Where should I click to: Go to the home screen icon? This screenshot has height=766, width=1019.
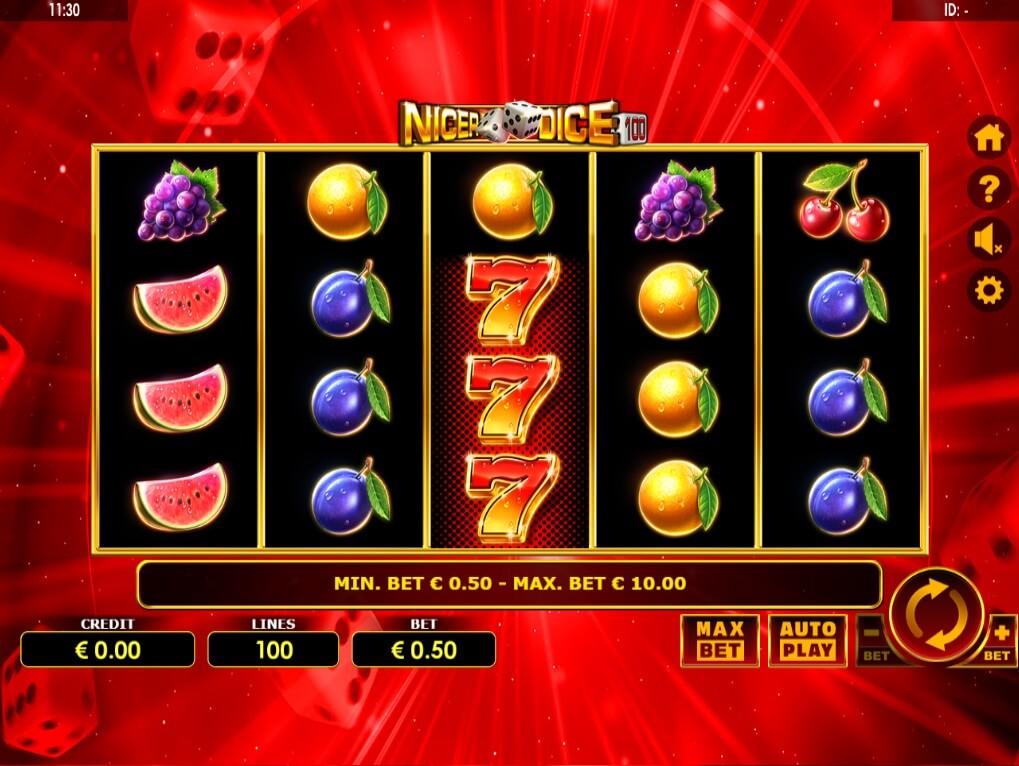pyautogui.click(x=988, y=138)
